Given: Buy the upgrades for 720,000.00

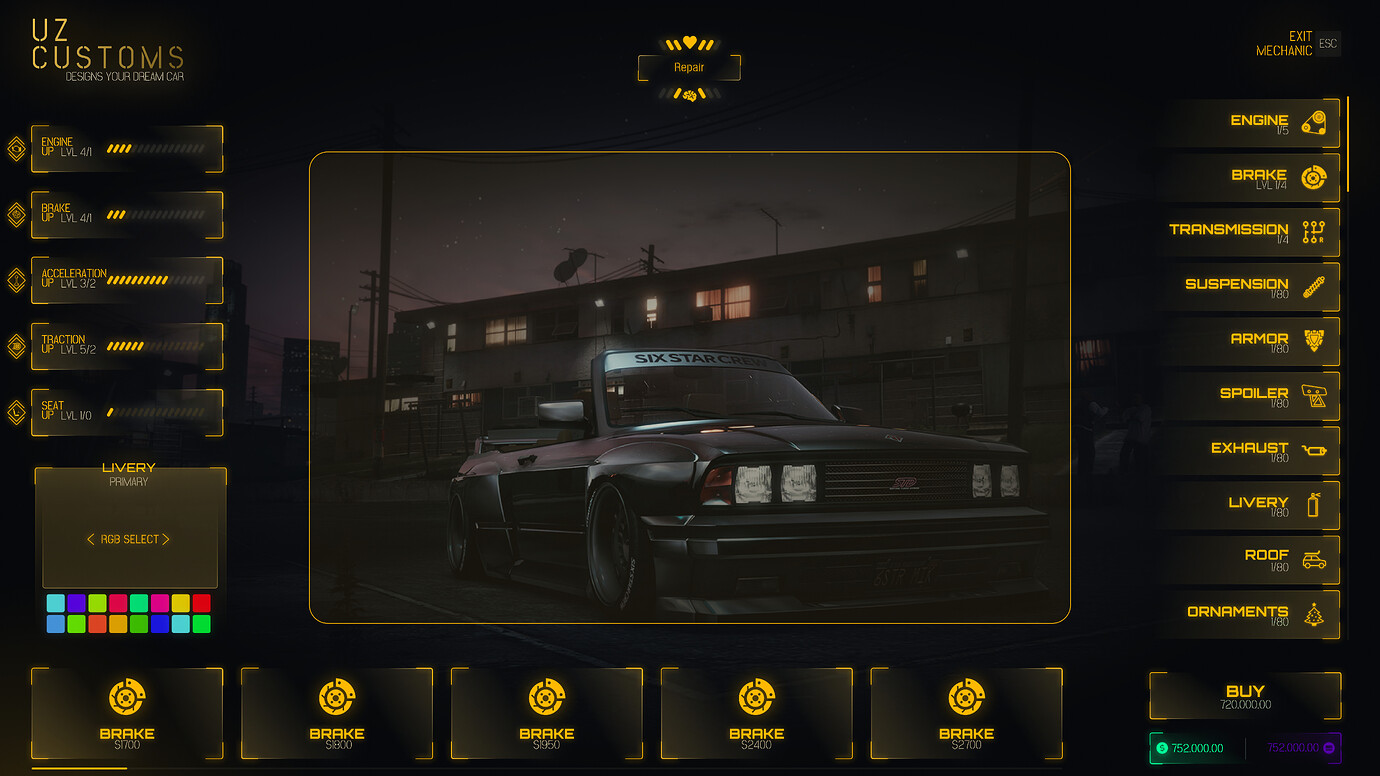Looking at the screenshot, I should click(1245, 695).
